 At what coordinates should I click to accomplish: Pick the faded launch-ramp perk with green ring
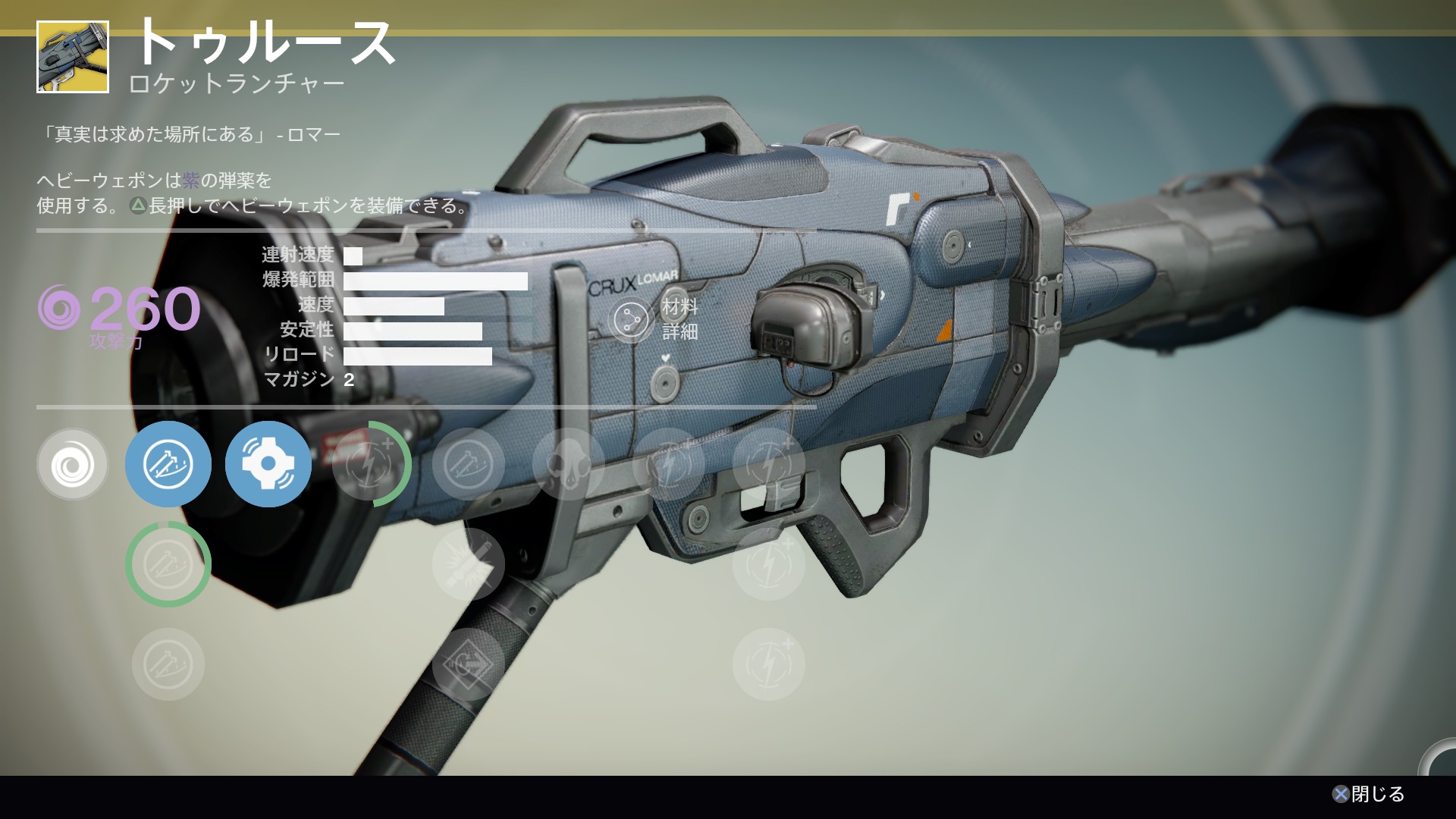pyautogui.click(x=168, y=564)
